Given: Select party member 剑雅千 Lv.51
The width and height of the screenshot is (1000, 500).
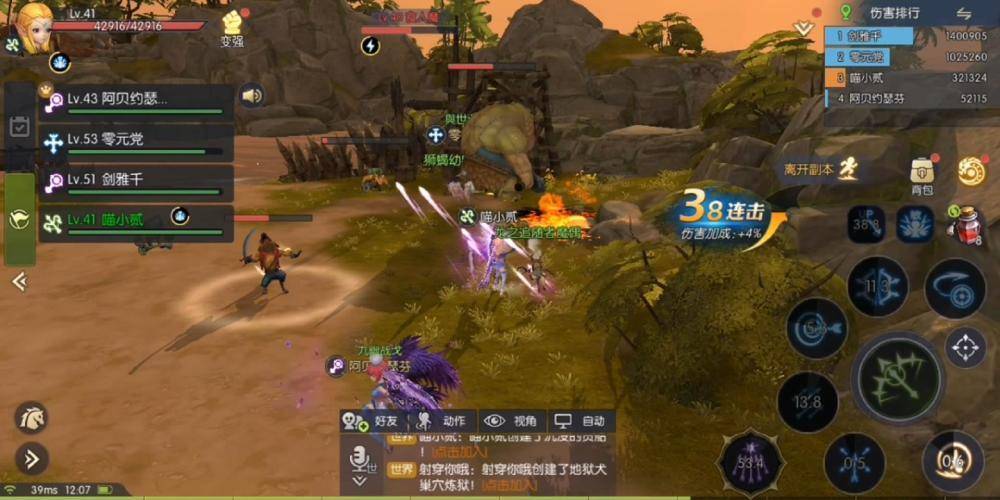Looking at the screenshot, I should click(x=135, y=181).
